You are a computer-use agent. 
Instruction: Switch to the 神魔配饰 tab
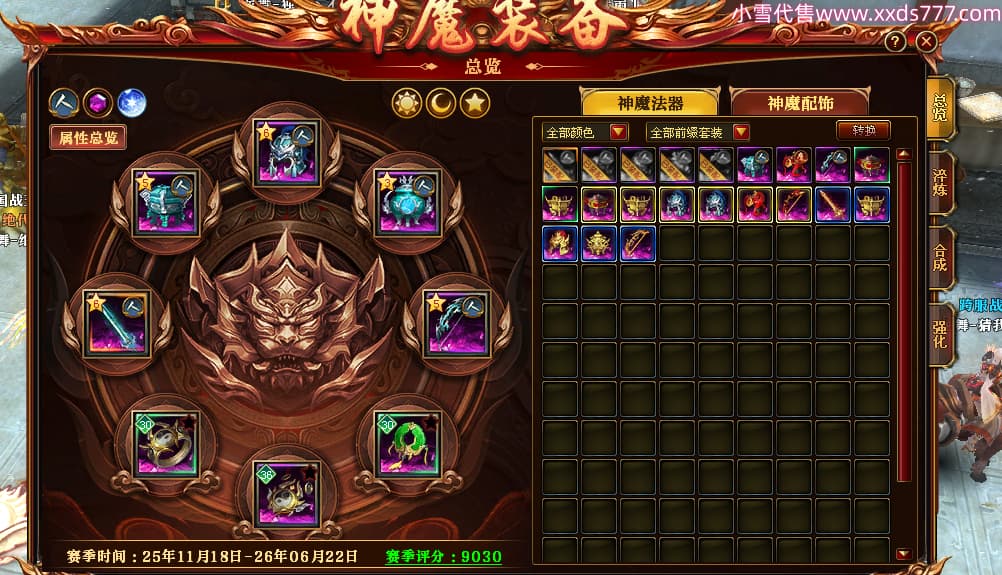click(x=800, y=103)
